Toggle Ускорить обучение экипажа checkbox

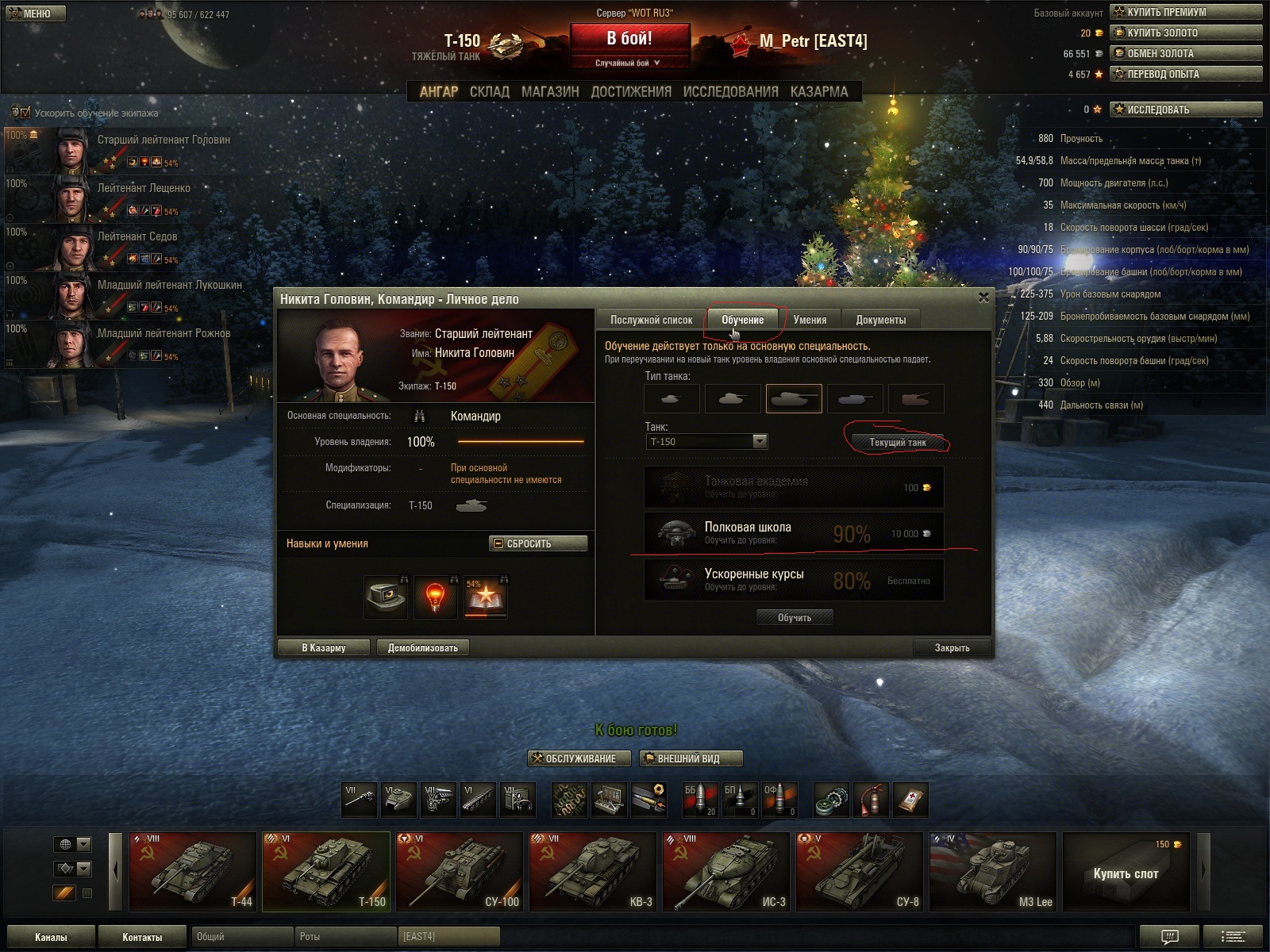(x=25, y=113)
